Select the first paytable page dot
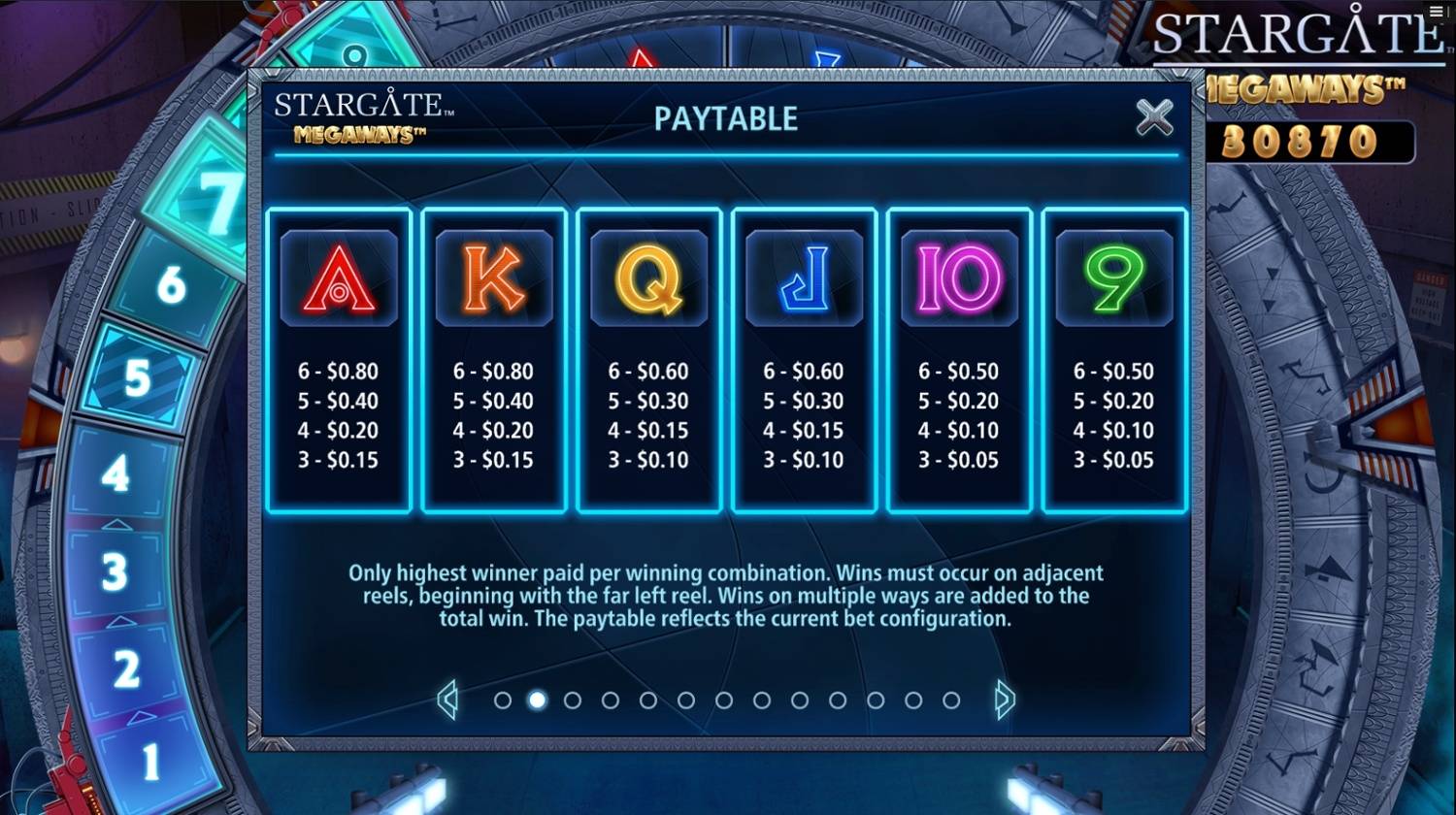Viewport: 1456px width, 815px height. 502,701
